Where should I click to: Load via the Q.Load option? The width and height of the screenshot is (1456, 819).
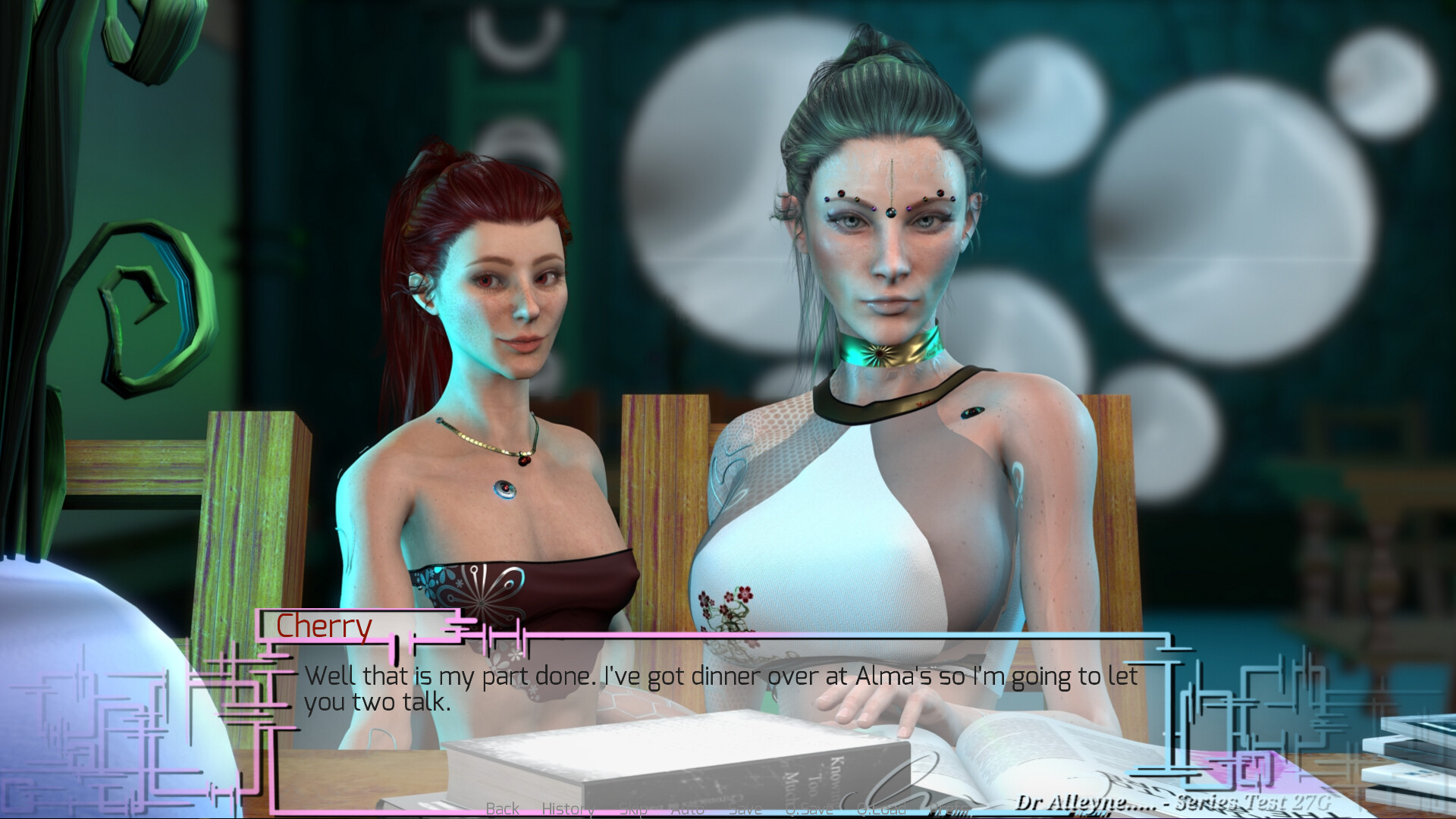point(880,808)
